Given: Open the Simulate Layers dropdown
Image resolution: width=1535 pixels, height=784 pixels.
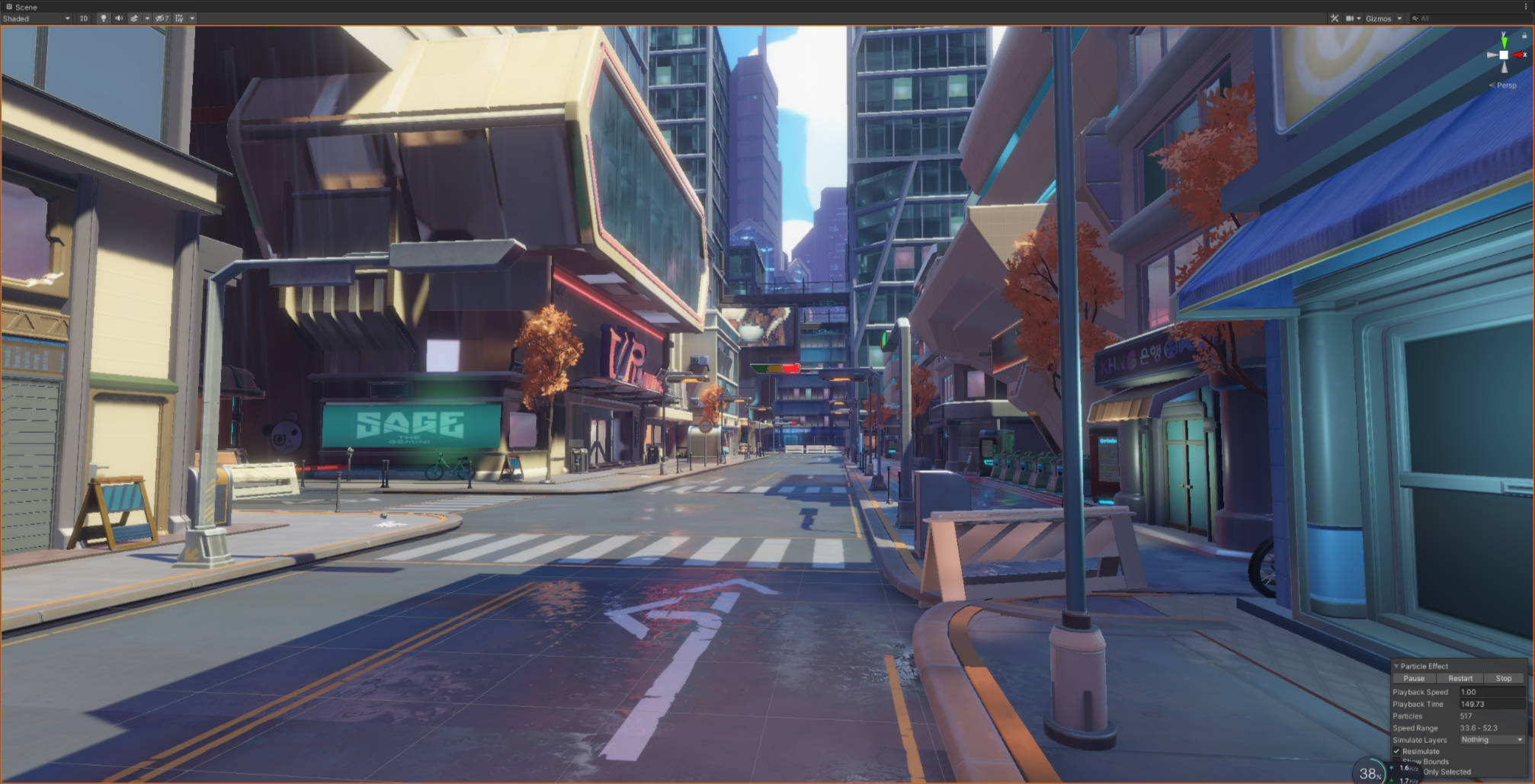Looking at the screenshot, I should pos(1492,740).
